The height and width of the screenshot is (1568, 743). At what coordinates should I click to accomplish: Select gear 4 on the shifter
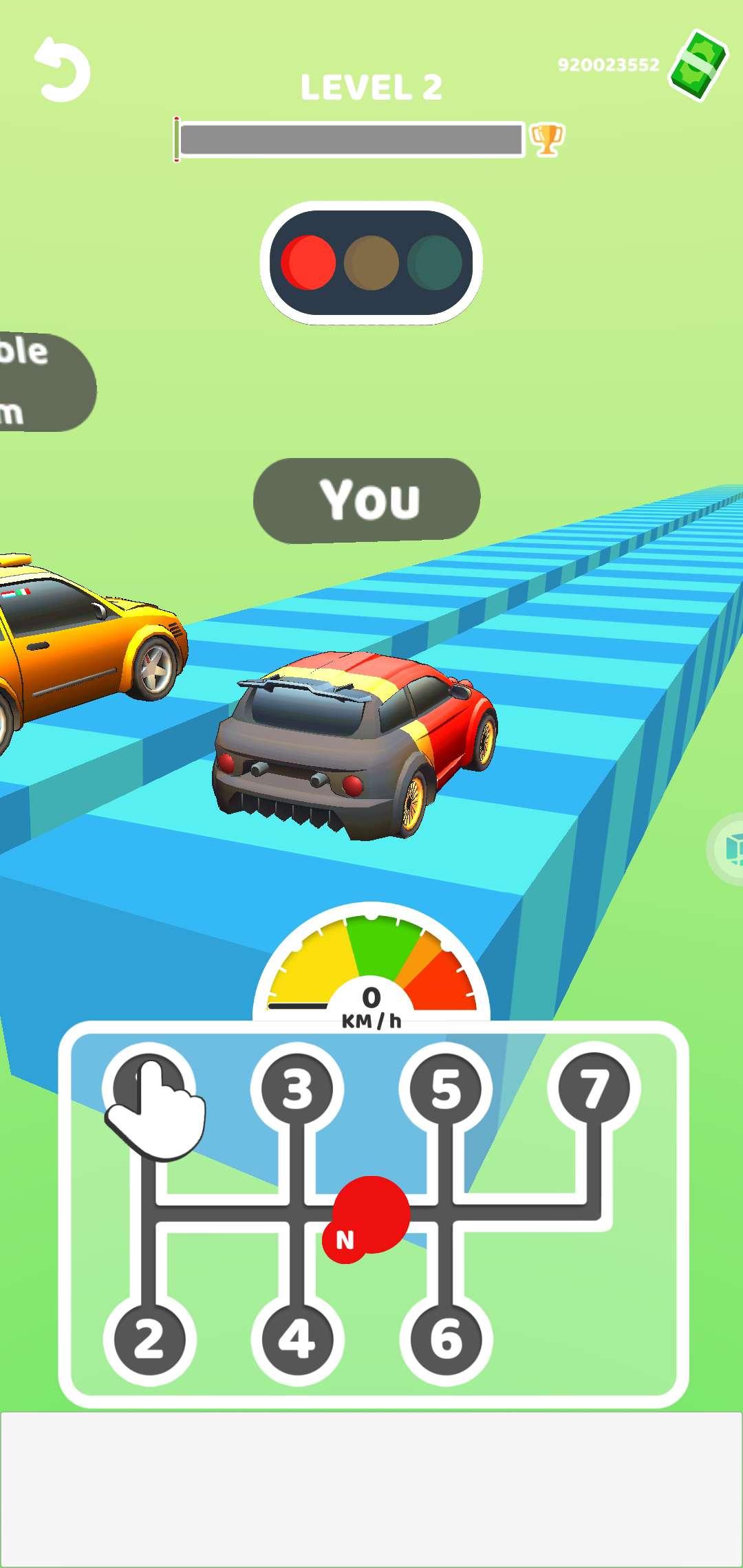click(x=297, y=1340)
